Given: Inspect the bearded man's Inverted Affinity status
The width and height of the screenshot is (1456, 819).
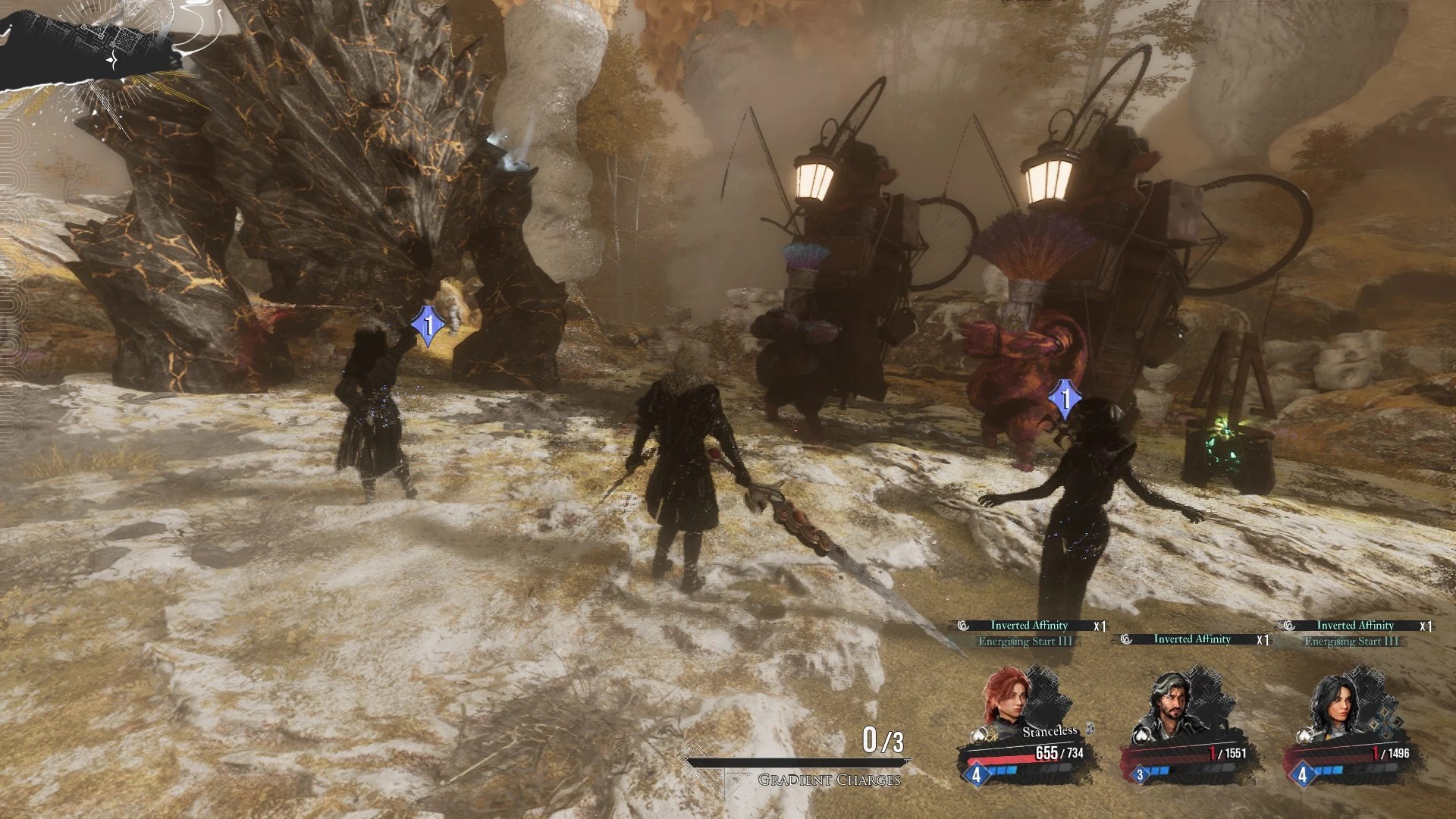Looking at the screenshot, I should (1192, 639).
